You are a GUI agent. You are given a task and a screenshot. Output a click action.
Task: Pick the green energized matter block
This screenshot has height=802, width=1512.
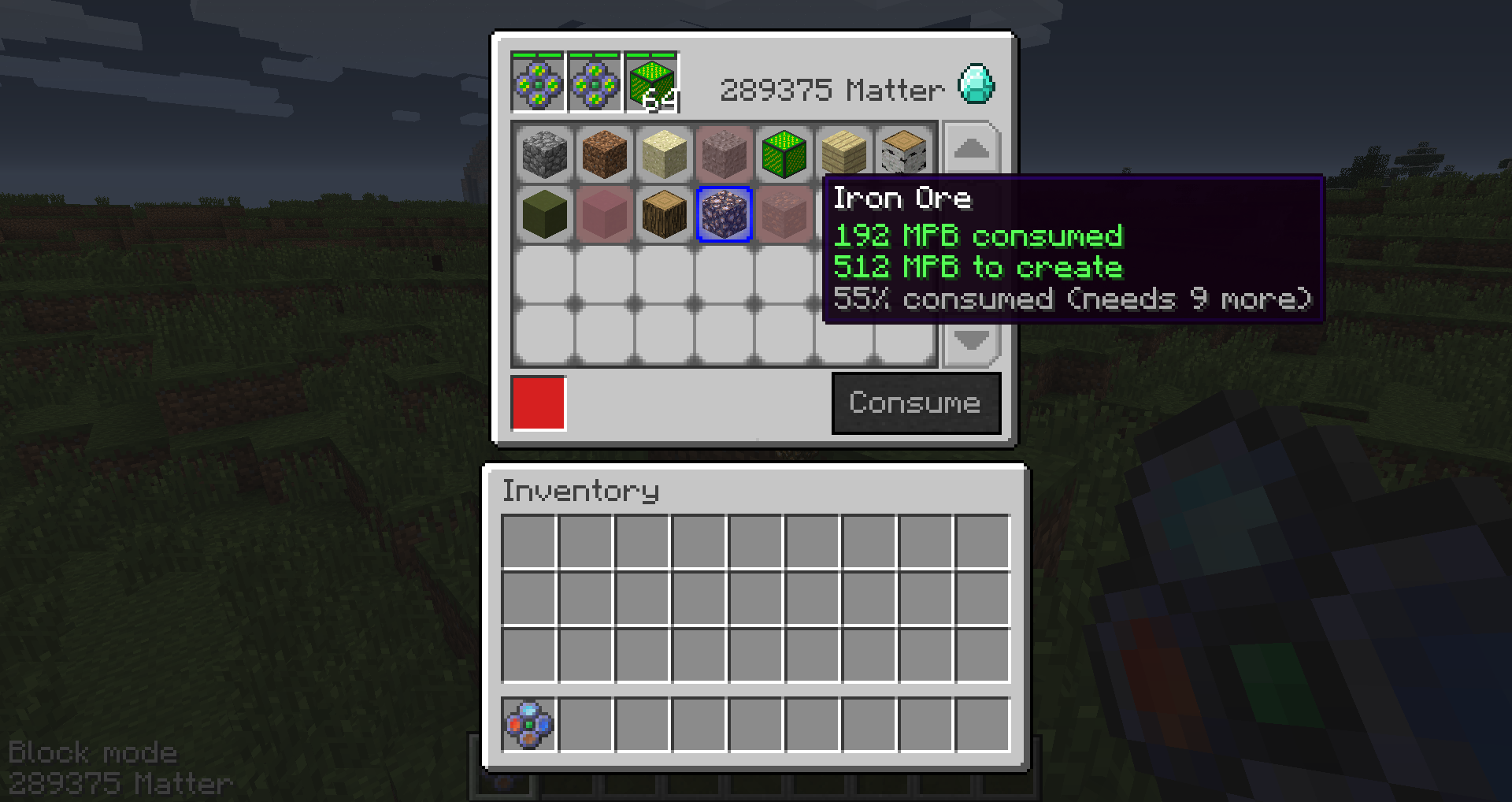tap(784, 154)
